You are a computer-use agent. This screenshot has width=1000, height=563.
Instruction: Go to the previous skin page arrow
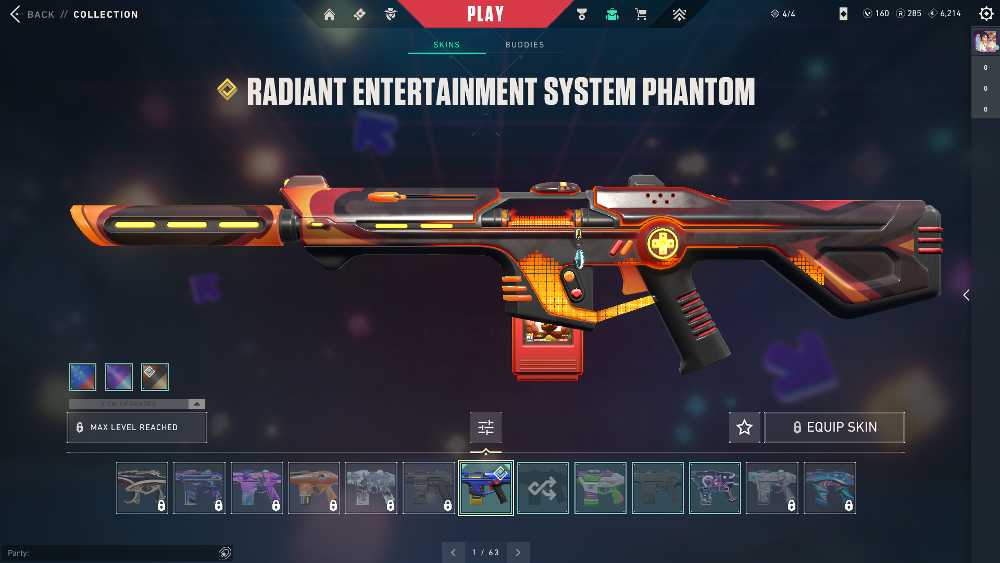pyautogui.click(x=453, y=552)
